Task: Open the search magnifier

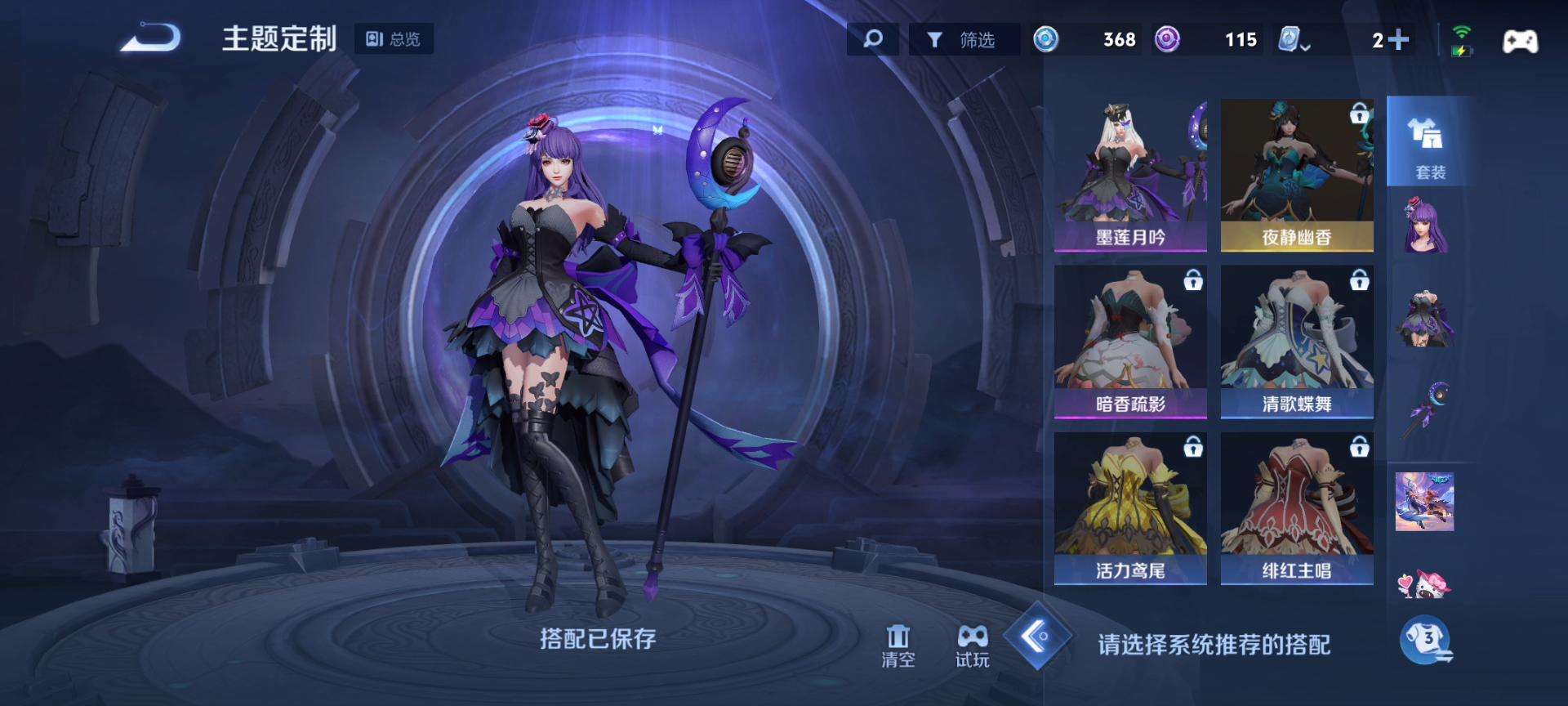Action: click(x=872, y=39)
